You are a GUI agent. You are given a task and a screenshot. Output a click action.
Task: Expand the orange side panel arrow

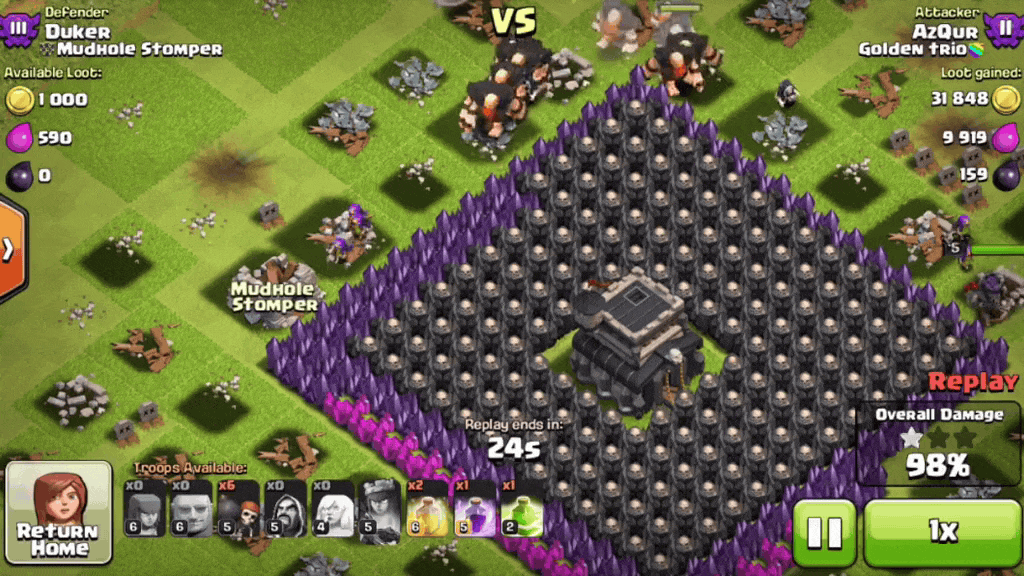[x=10, y=250]
